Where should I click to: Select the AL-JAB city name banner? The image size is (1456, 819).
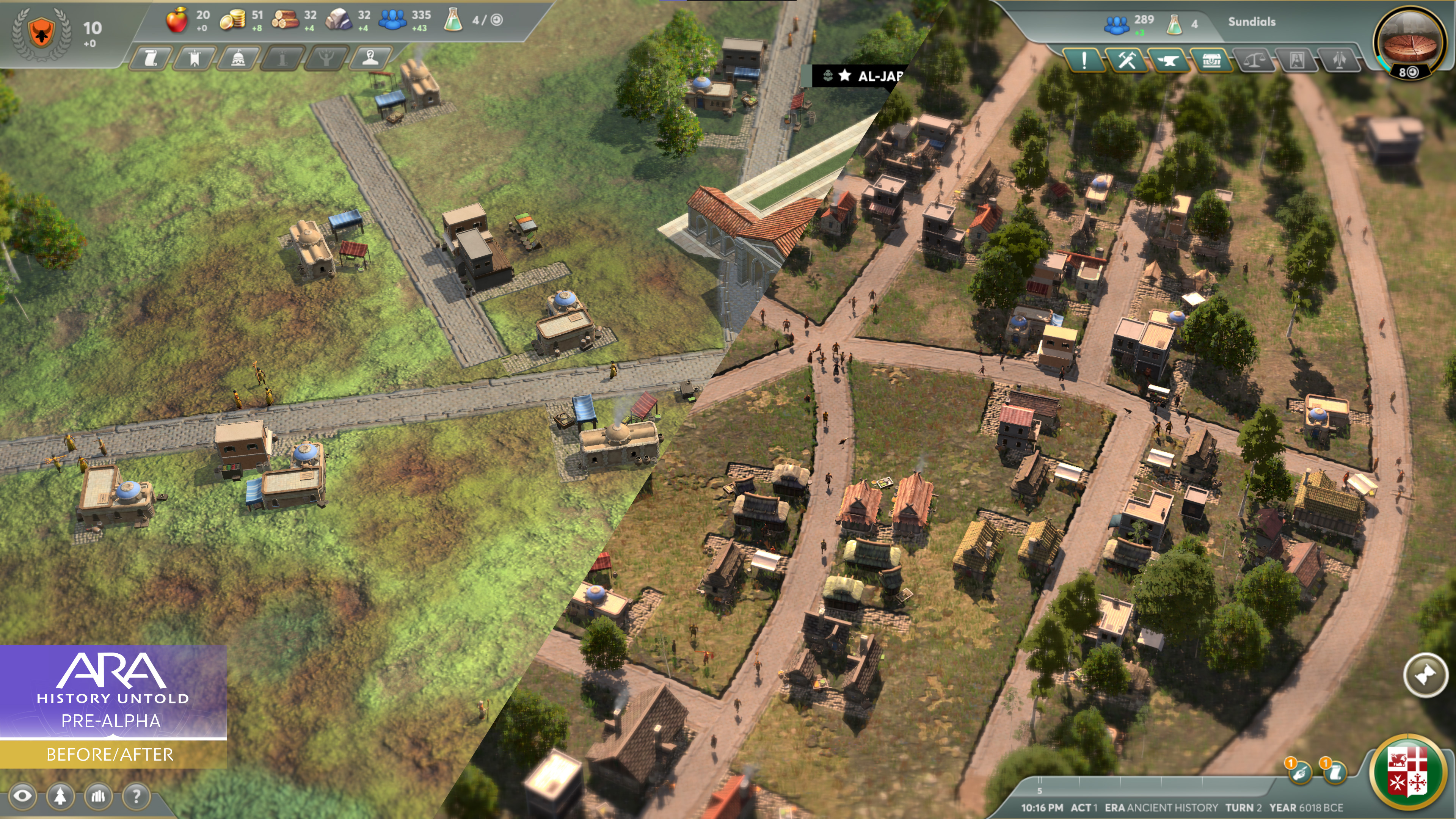pos(865,76)
